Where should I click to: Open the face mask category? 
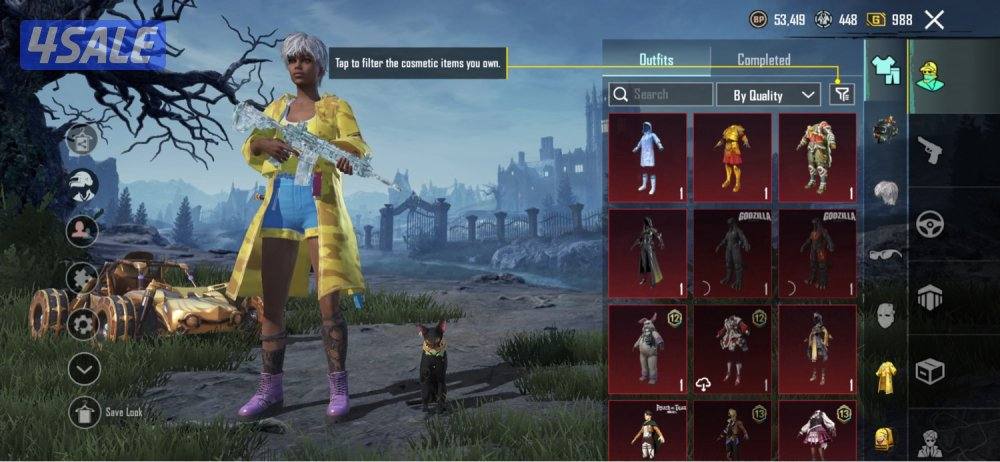click(886, 316)
